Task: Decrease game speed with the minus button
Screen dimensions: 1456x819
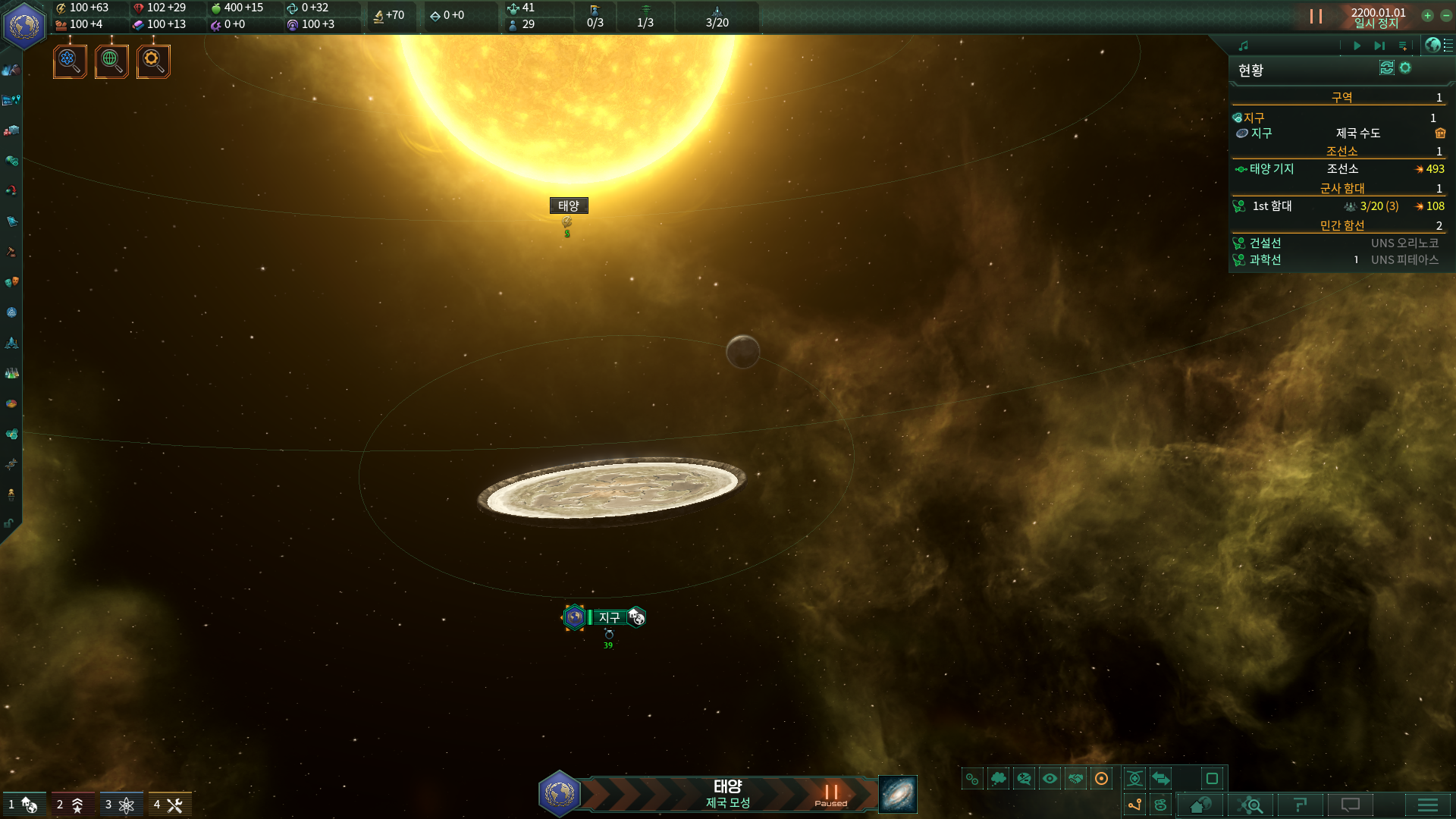Action: click(1446, 16)
